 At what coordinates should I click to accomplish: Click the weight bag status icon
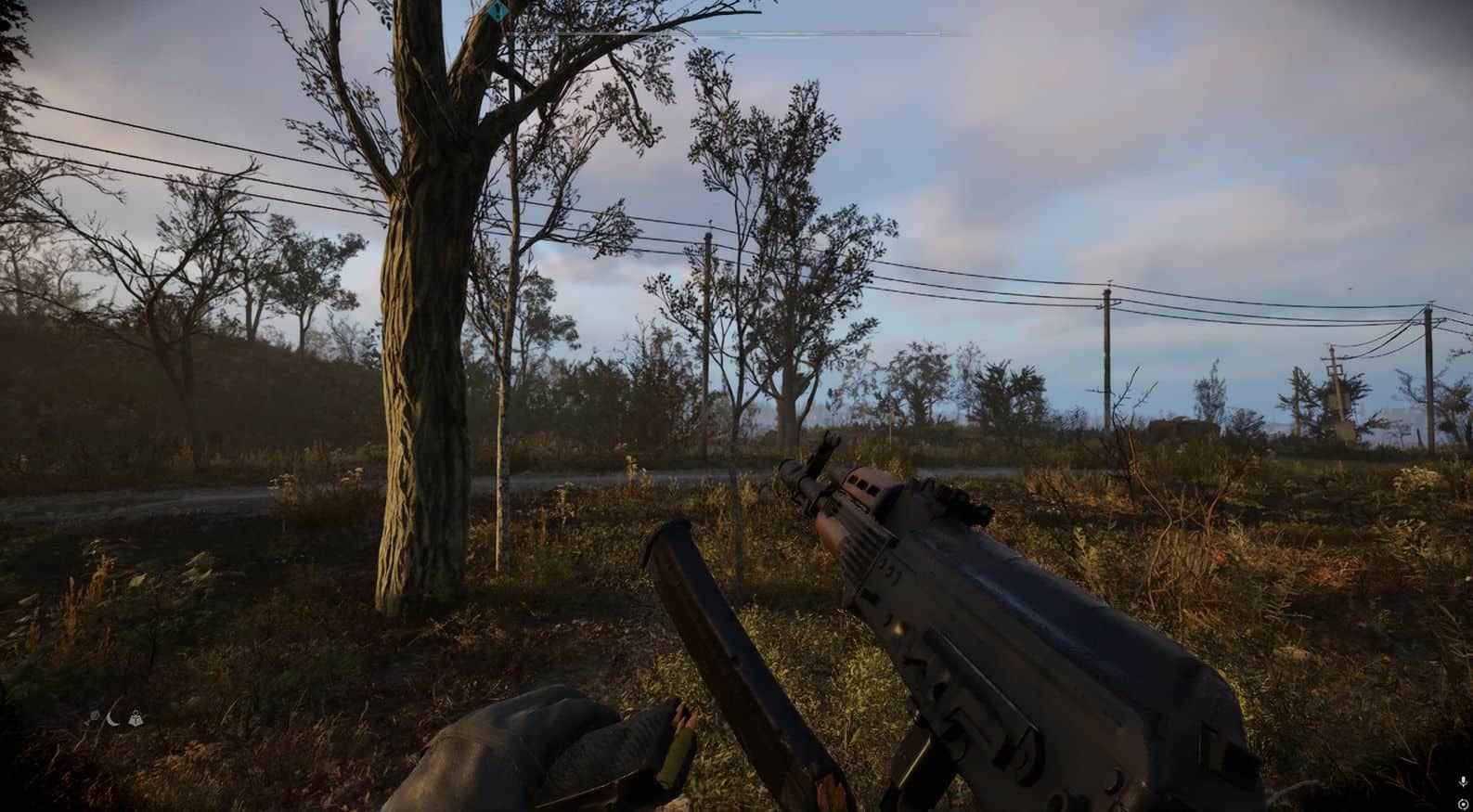136,716
